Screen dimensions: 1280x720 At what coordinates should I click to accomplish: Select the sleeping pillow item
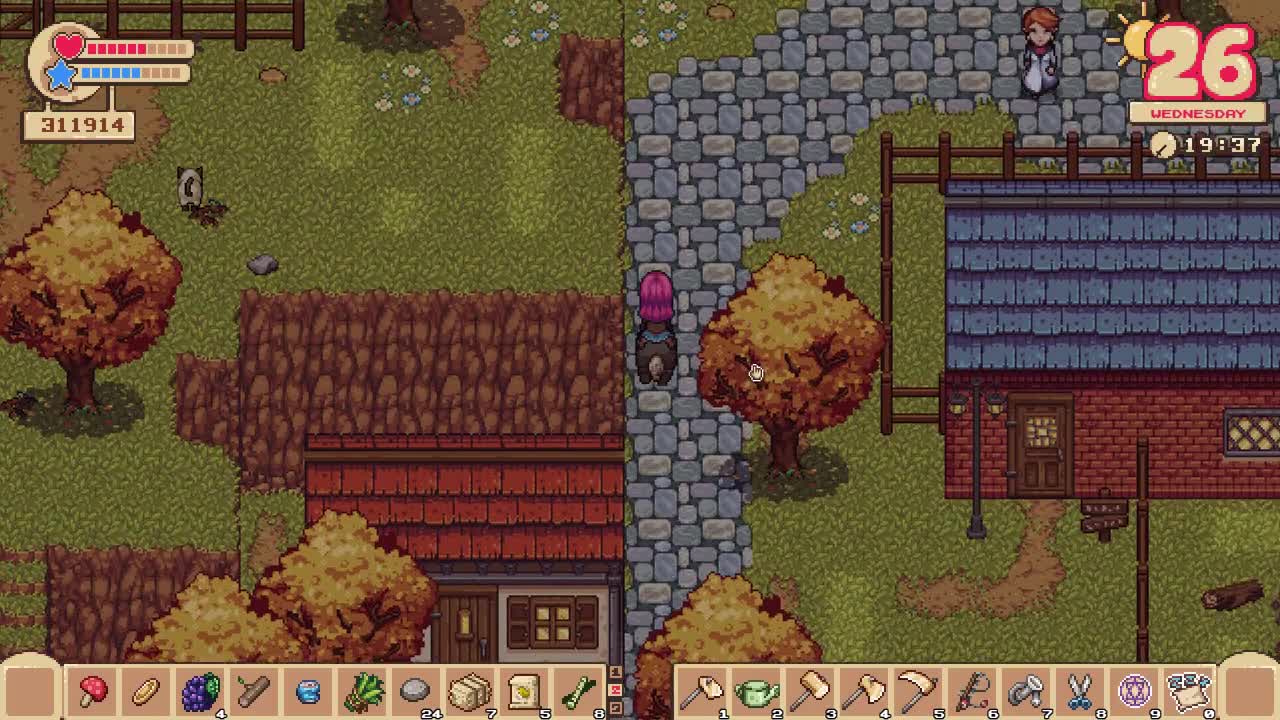coord(1188,690)
